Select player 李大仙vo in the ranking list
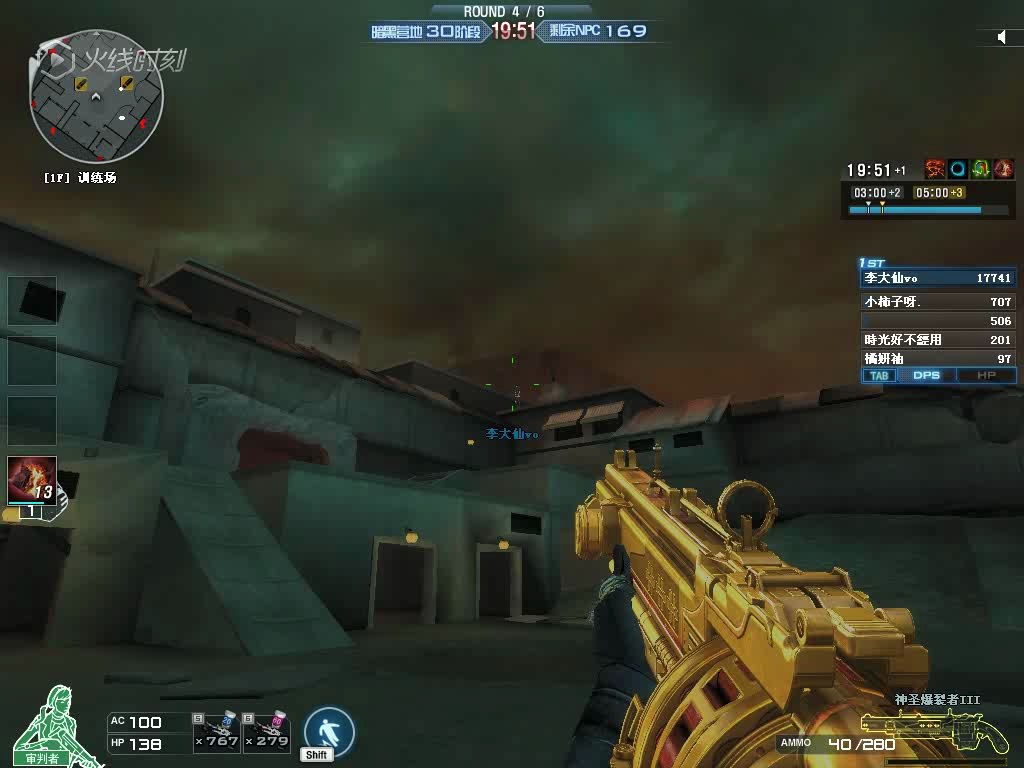Image resolution: width=1024 pixels, height=768 pixels. [x=937, y=278]
